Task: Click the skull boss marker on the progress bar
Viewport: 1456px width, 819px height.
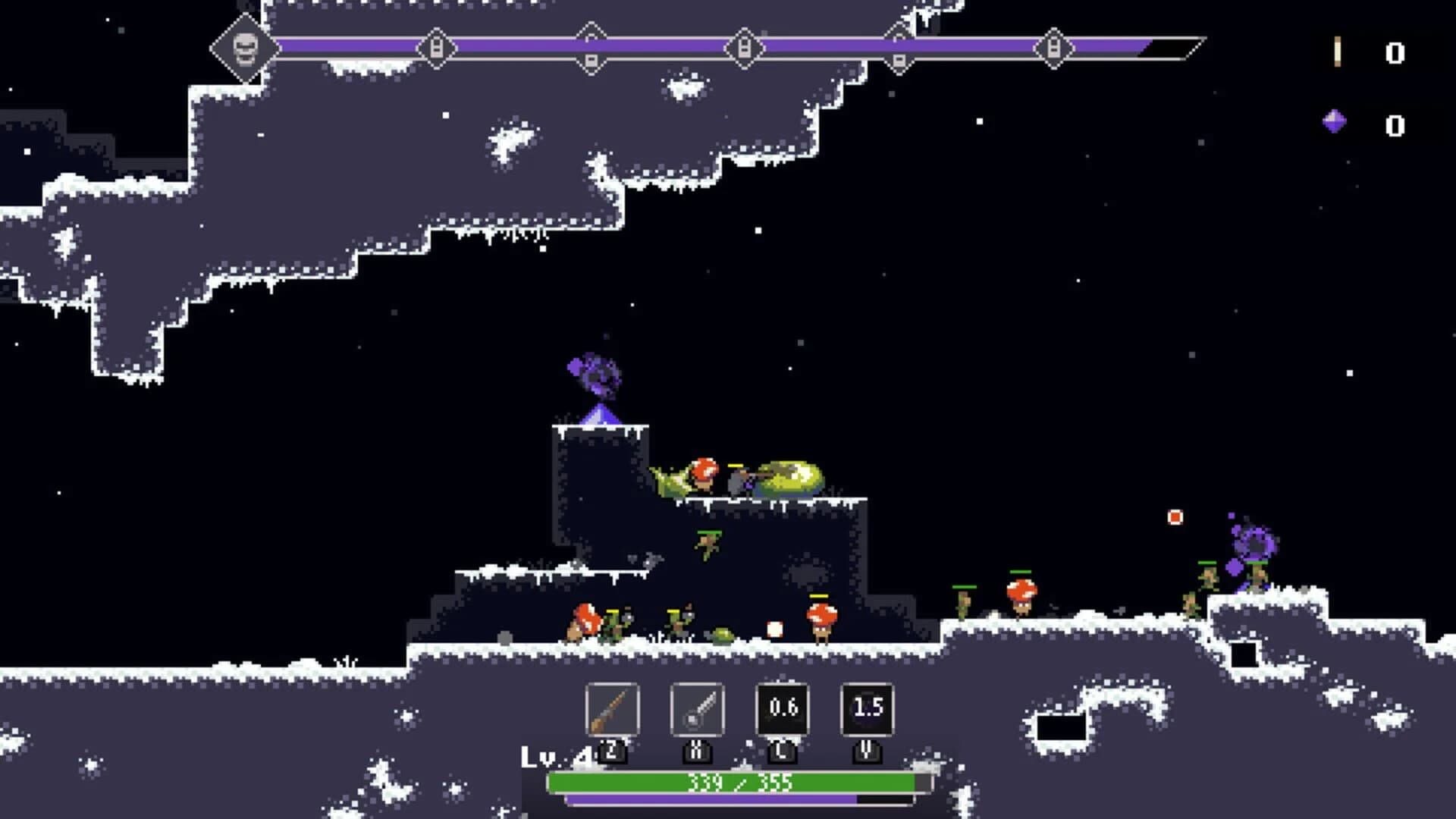Action: (244, 50)
